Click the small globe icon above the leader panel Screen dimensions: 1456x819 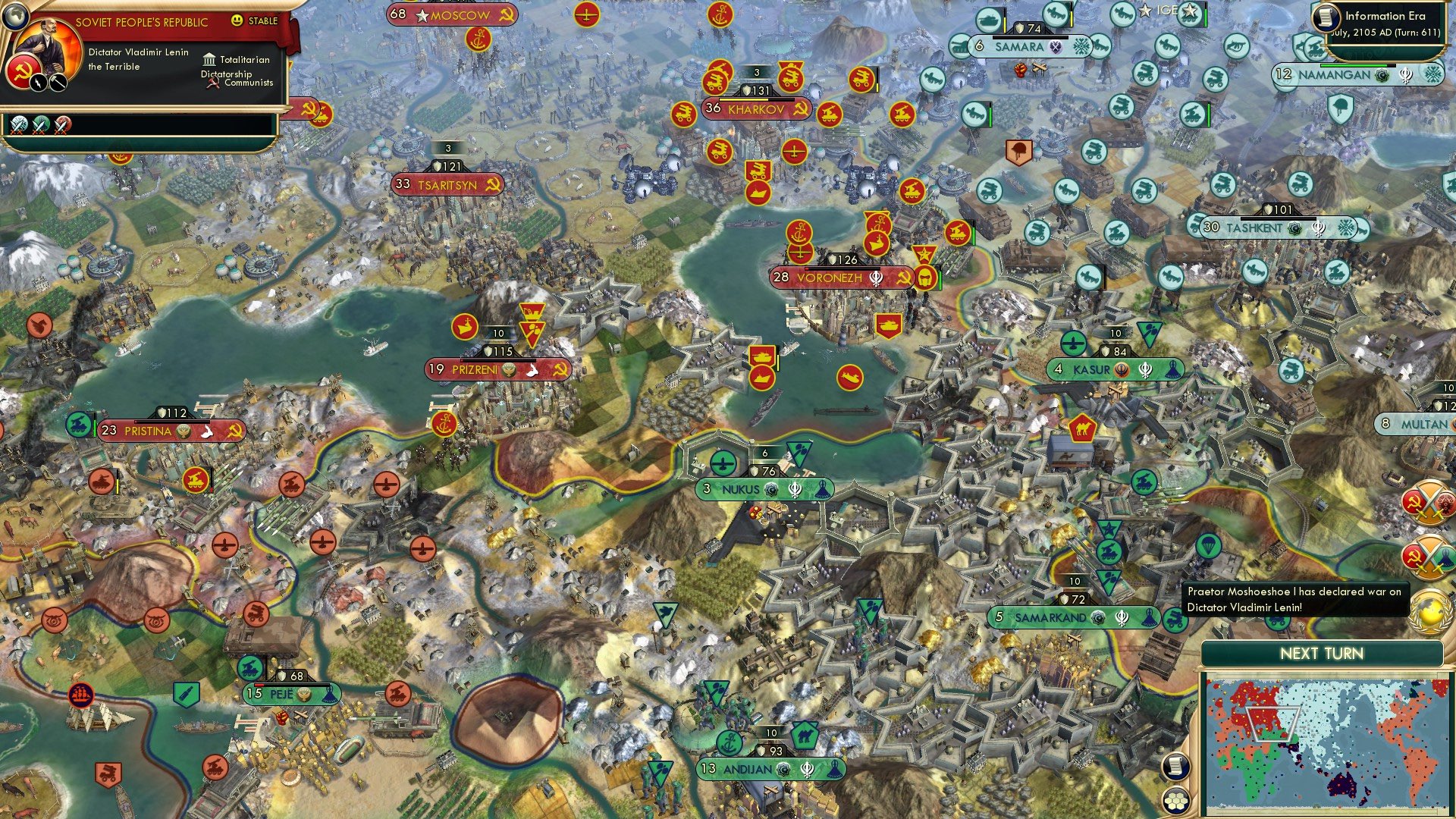click(15, 17)
